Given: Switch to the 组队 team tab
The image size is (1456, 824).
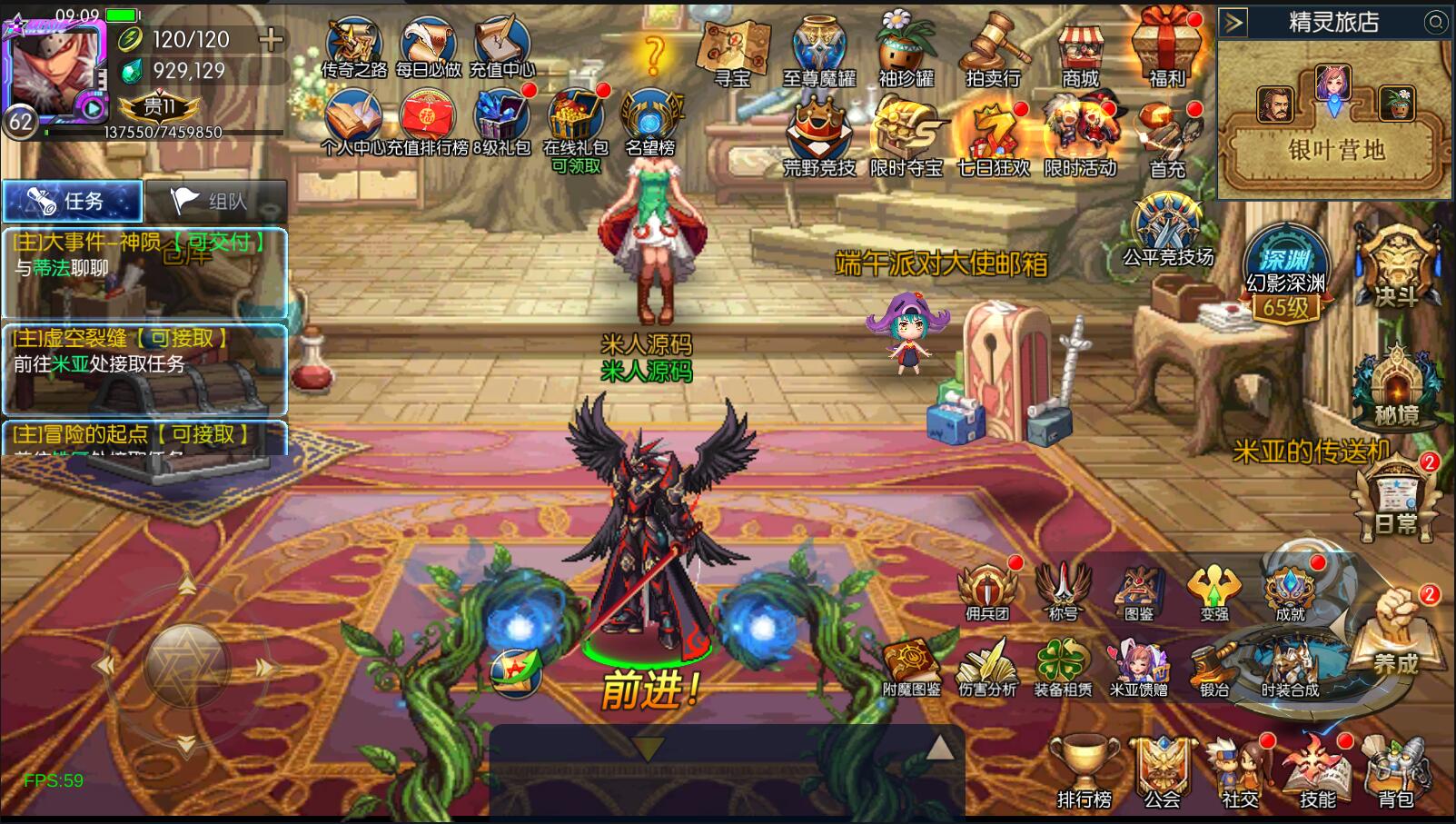Looking at the screenshot, I should [216, 201].
